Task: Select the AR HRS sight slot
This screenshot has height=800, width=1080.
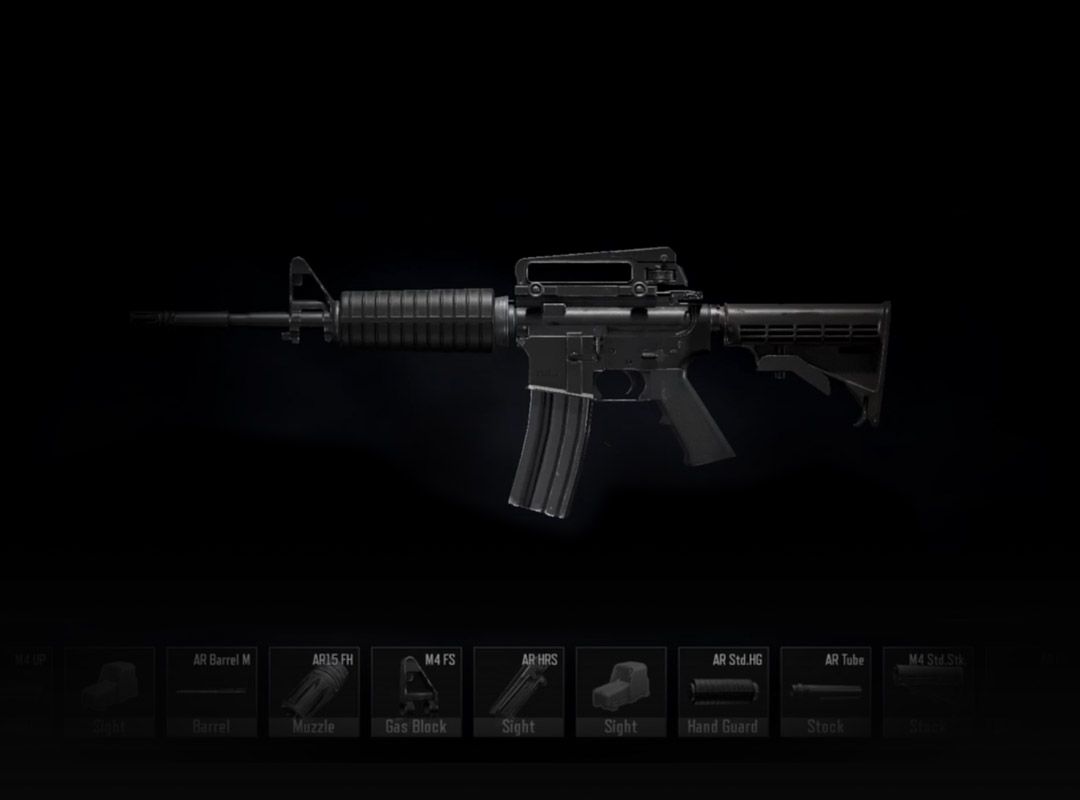Action: point(518,692)
